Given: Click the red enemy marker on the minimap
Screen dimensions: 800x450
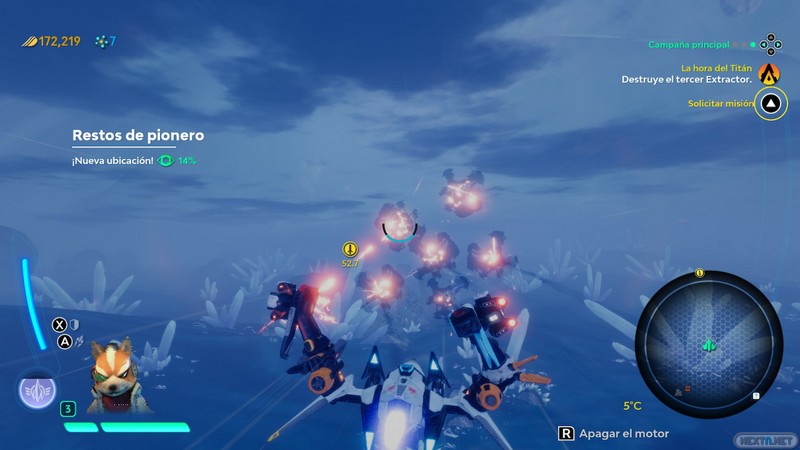Looking at the screenshot, I should coord(685,386).
